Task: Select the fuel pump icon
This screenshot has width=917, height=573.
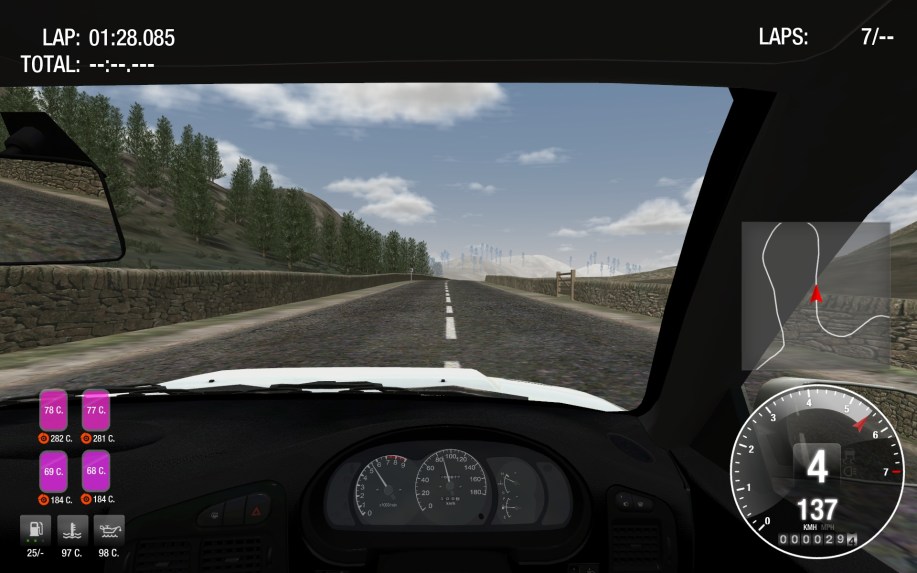Action: tap(35, 529)
